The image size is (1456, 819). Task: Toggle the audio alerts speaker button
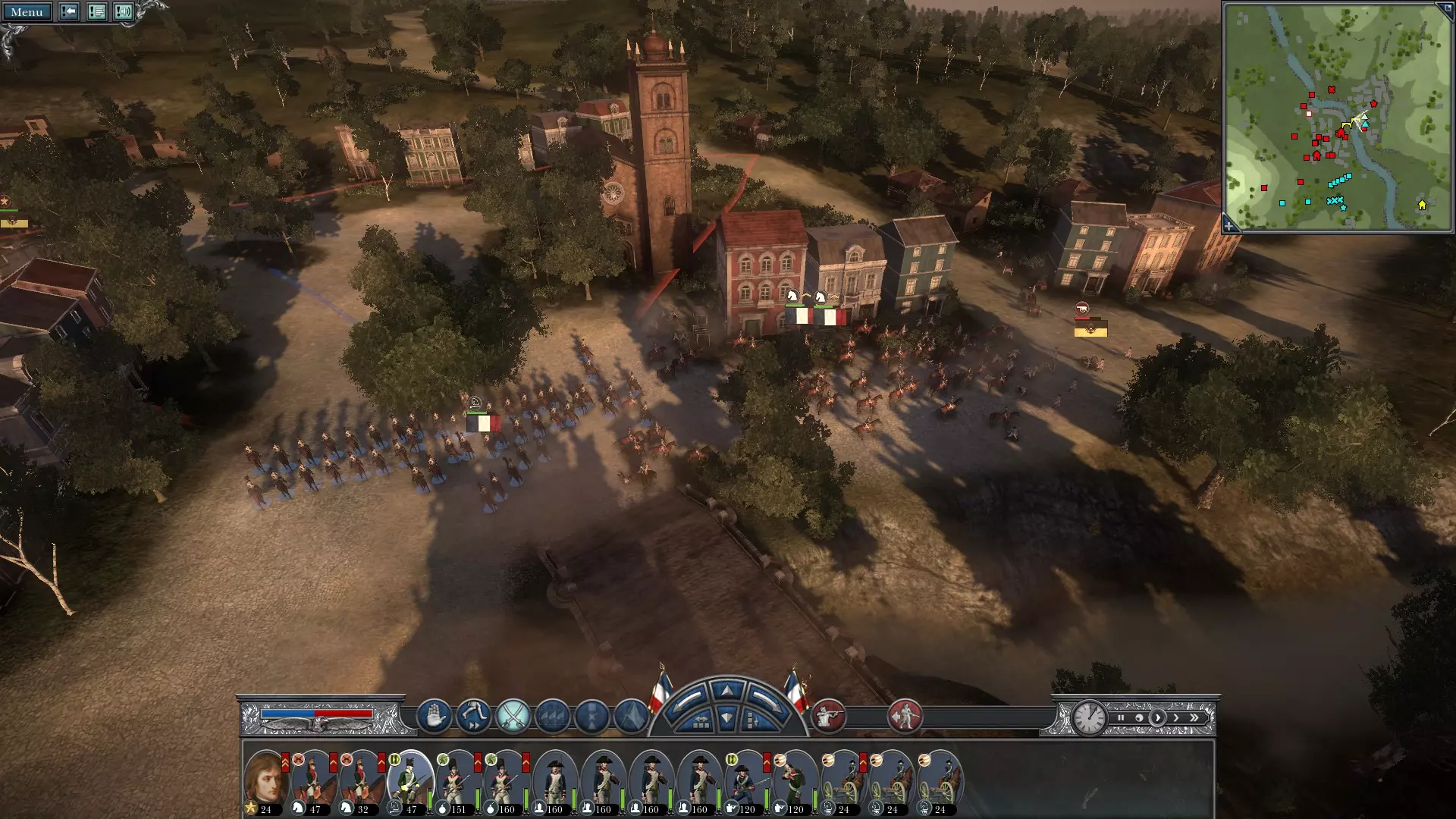coord(123,12)
